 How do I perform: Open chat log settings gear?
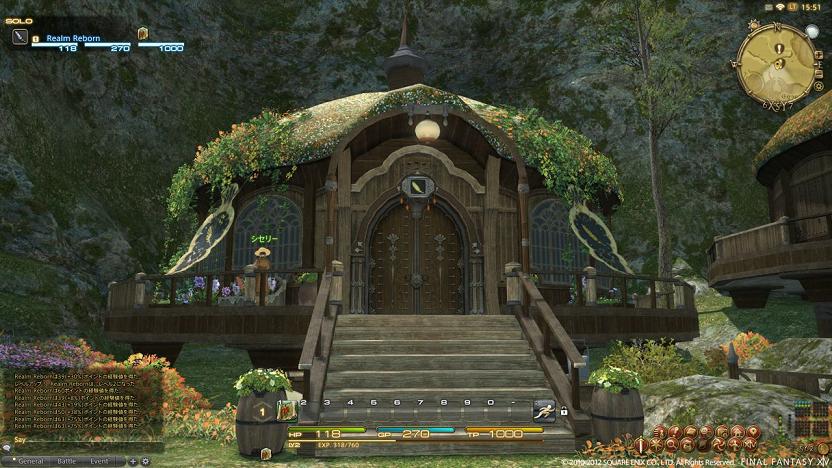pos(145,461)
